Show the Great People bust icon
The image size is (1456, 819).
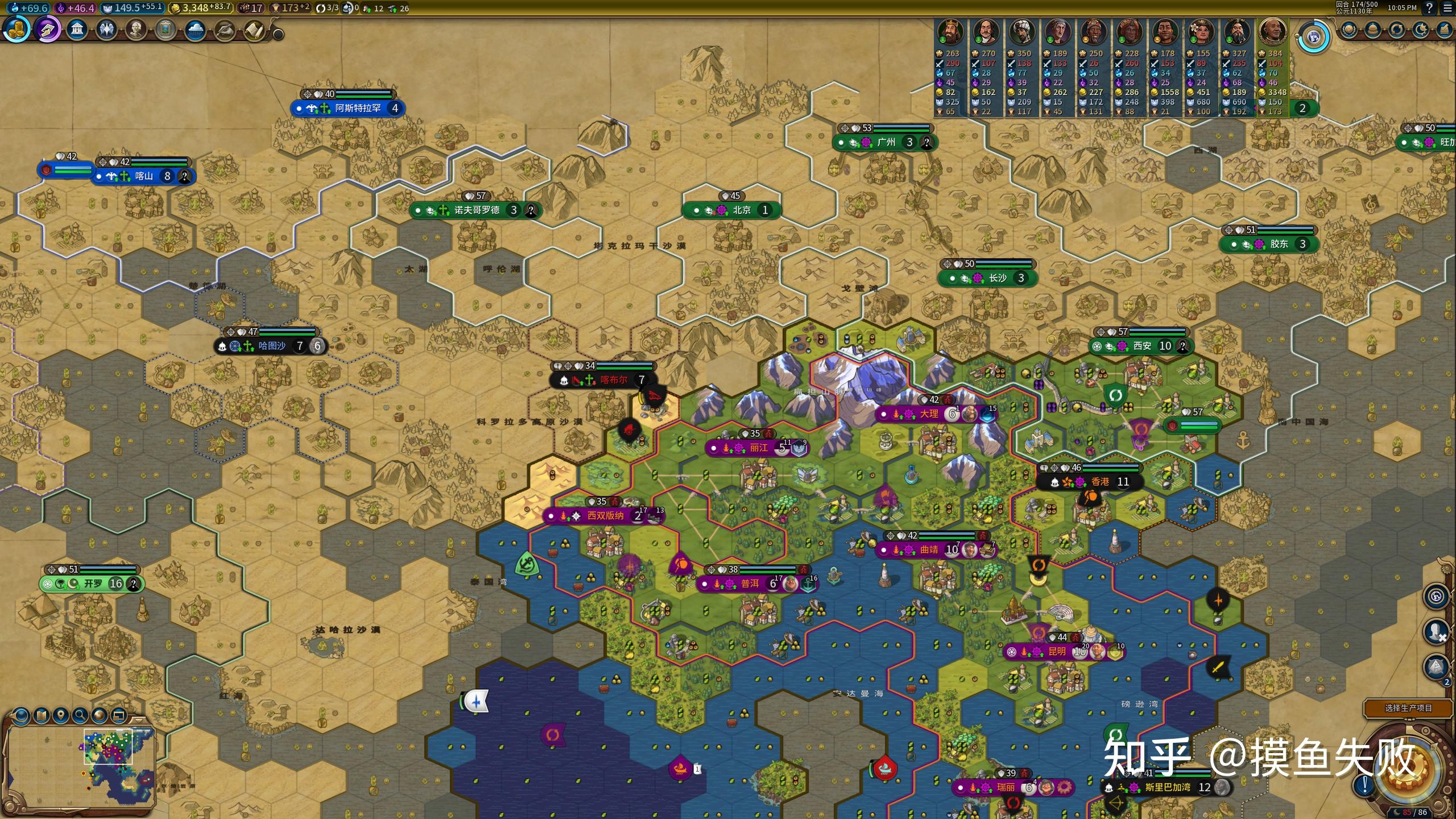[x=136, y=30]
